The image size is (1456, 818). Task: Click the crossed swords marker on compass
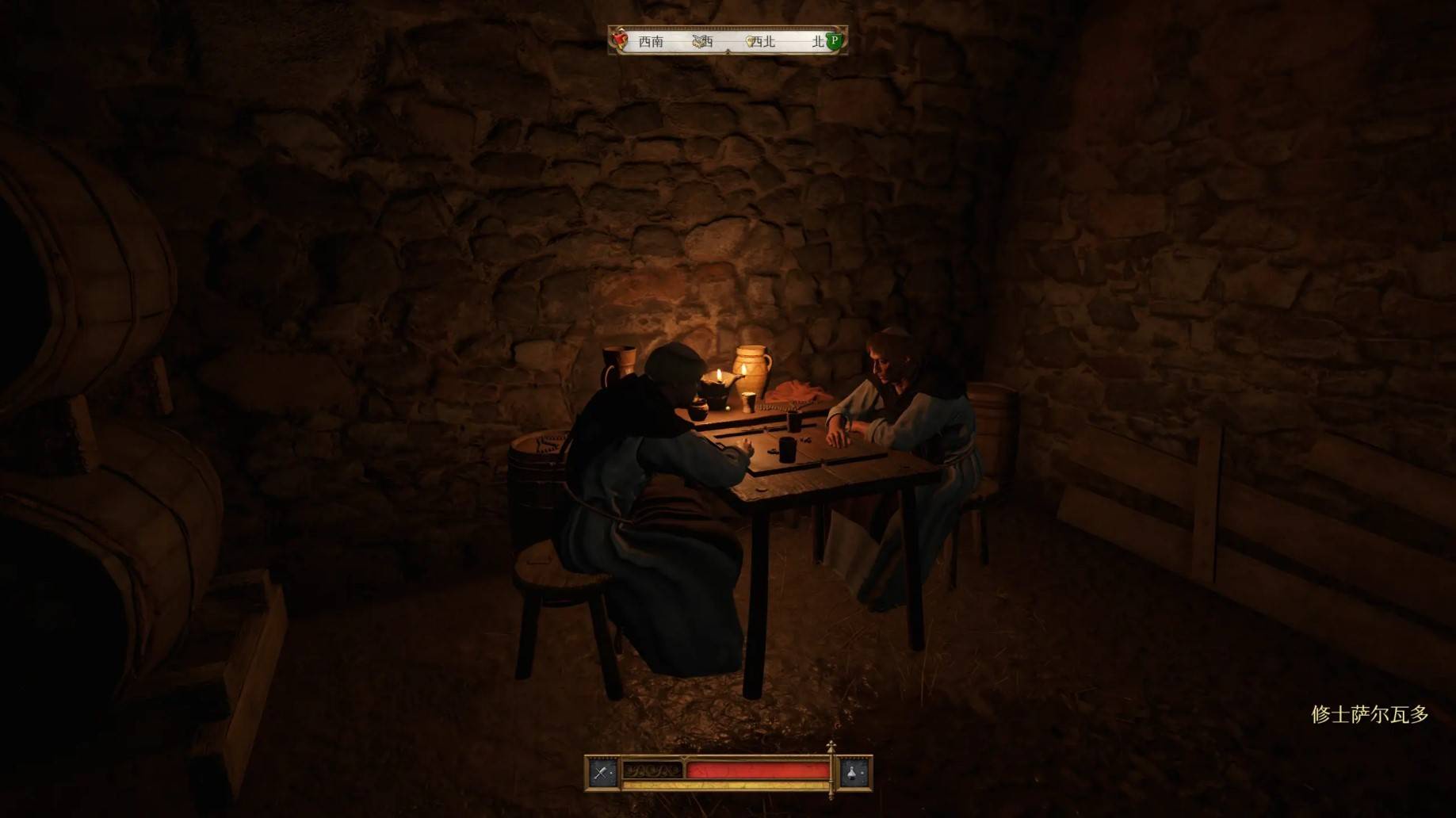coord(701,41)
